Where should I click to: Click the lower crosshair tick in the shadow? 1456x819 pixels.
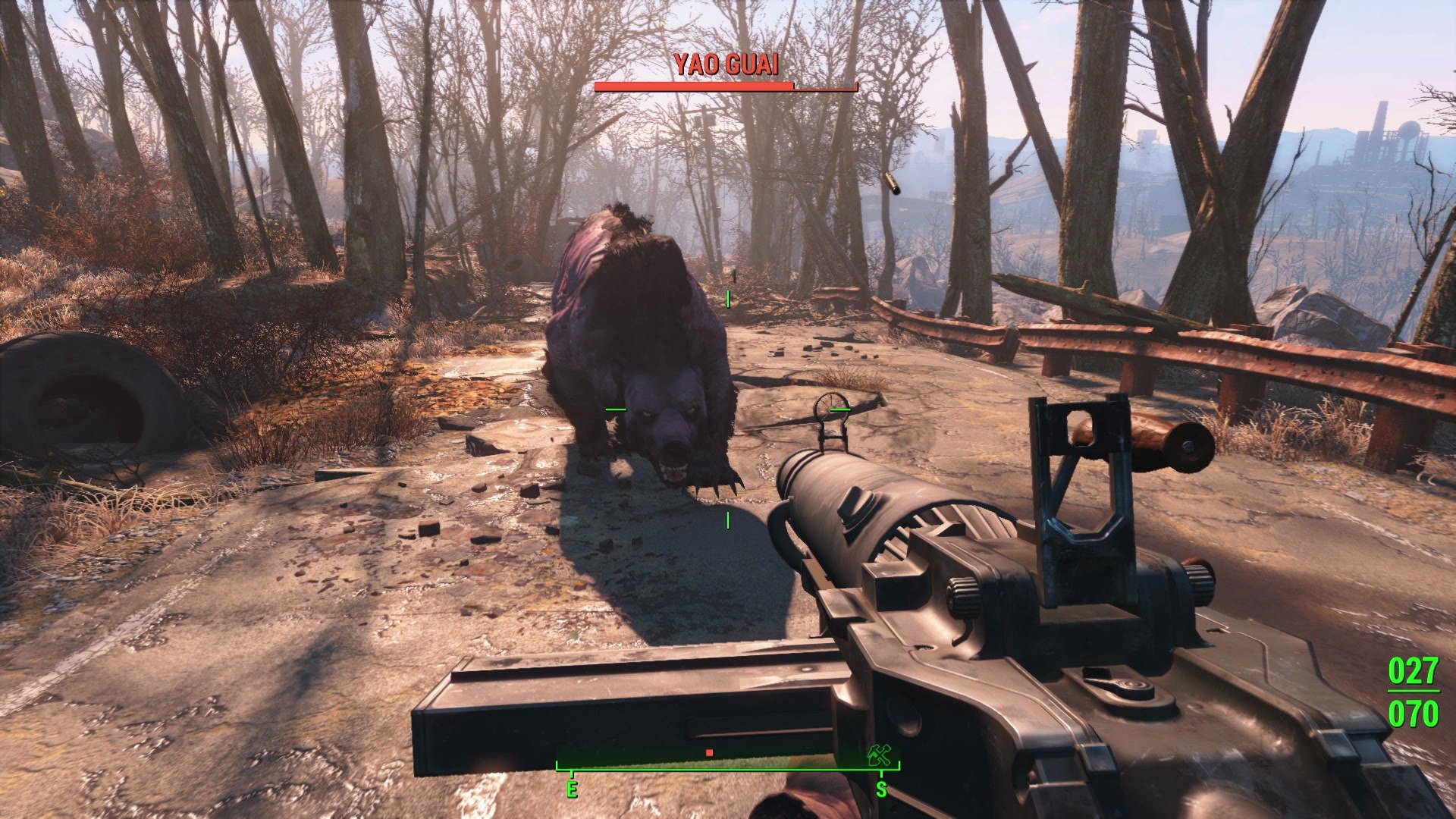pos(726,520)
